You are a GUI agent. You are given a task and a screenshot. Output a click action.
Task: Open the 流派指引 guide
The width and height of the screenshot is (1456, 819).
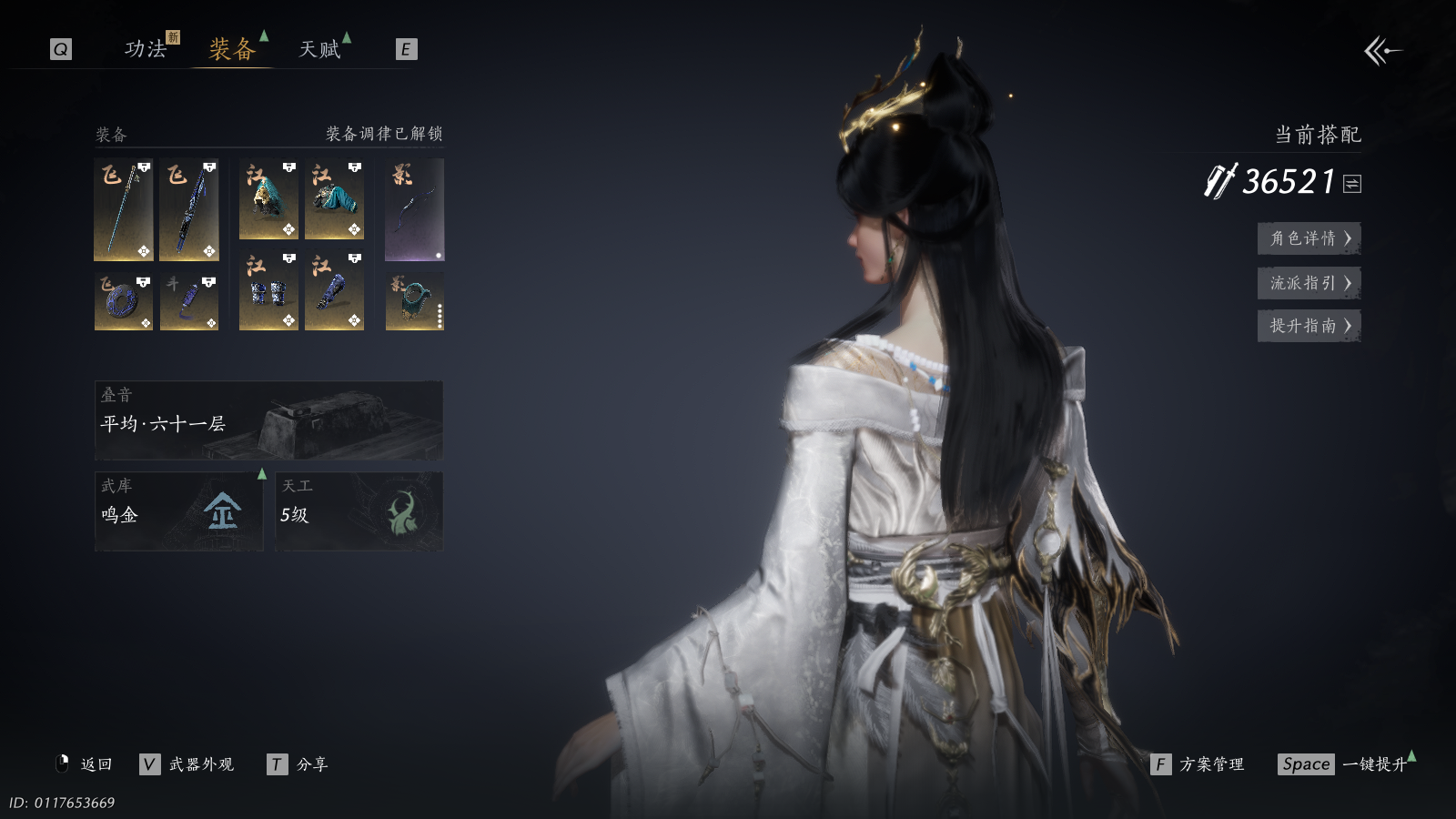1309,283
